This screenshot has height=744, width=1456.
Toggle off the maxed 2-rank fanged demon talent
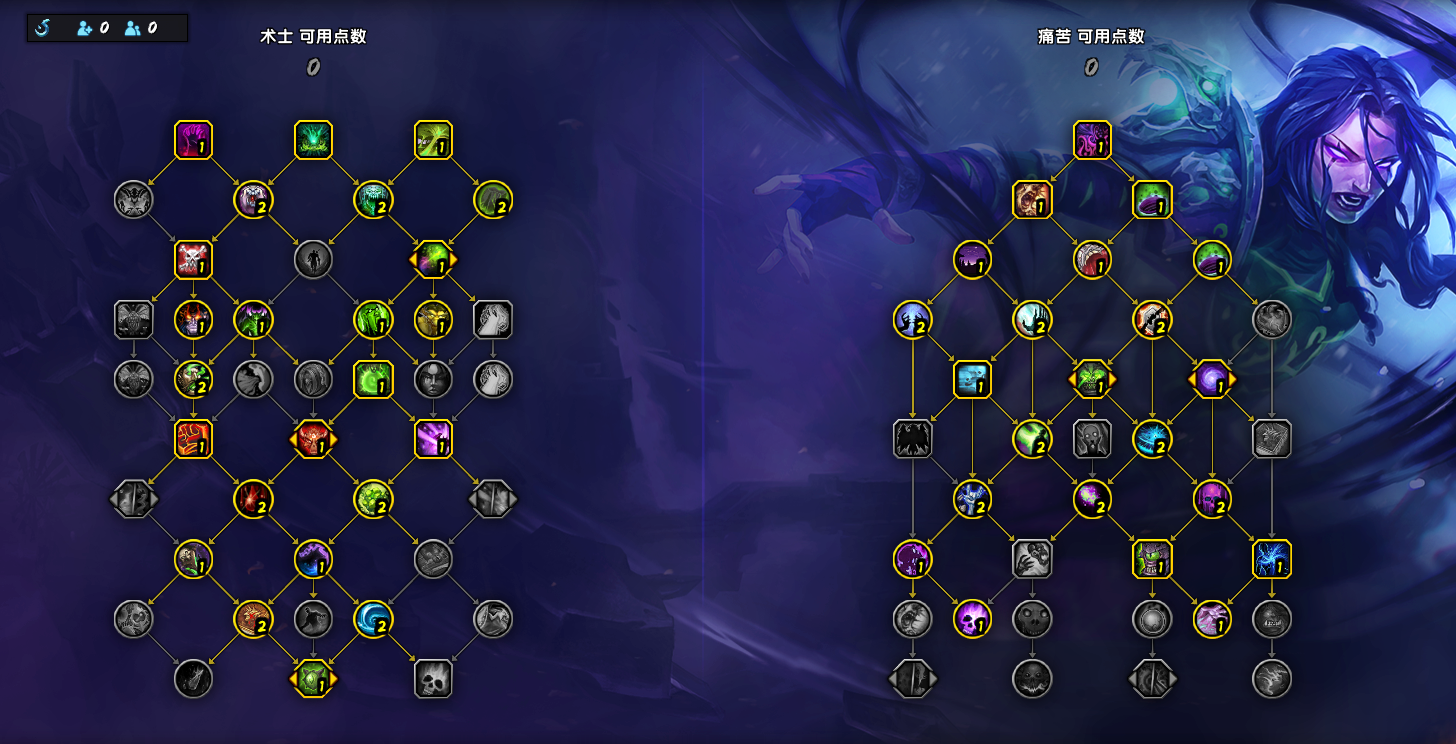[254, 200]
